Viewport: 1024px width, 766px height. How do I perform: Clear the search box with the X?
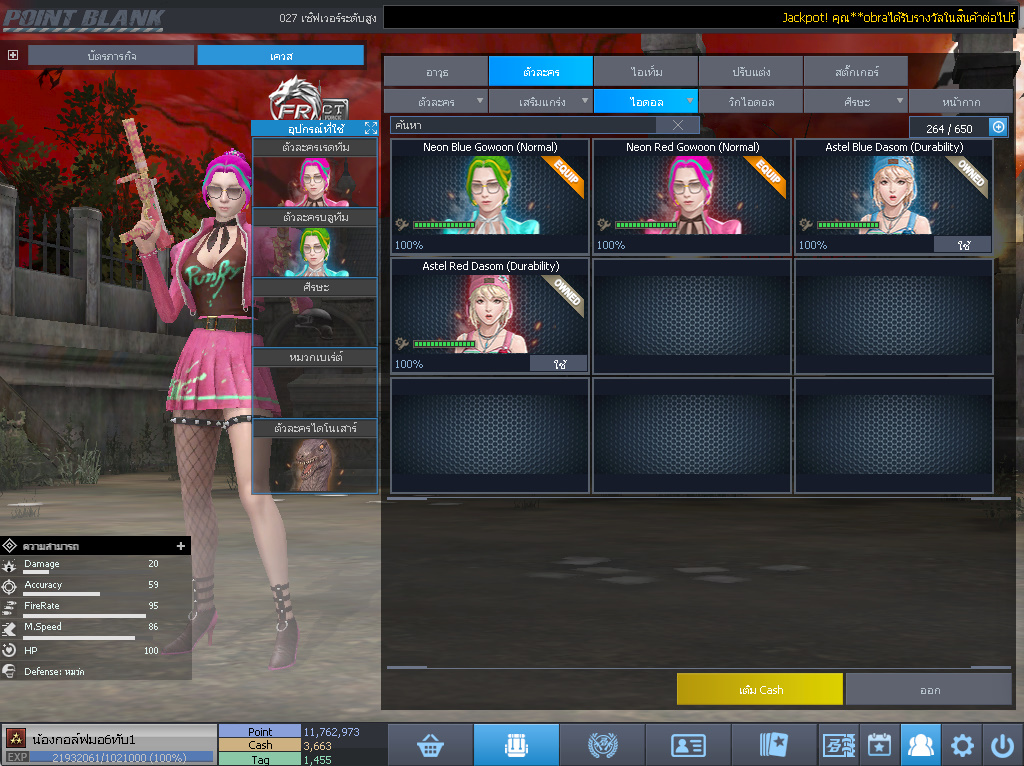pos(677,125)
